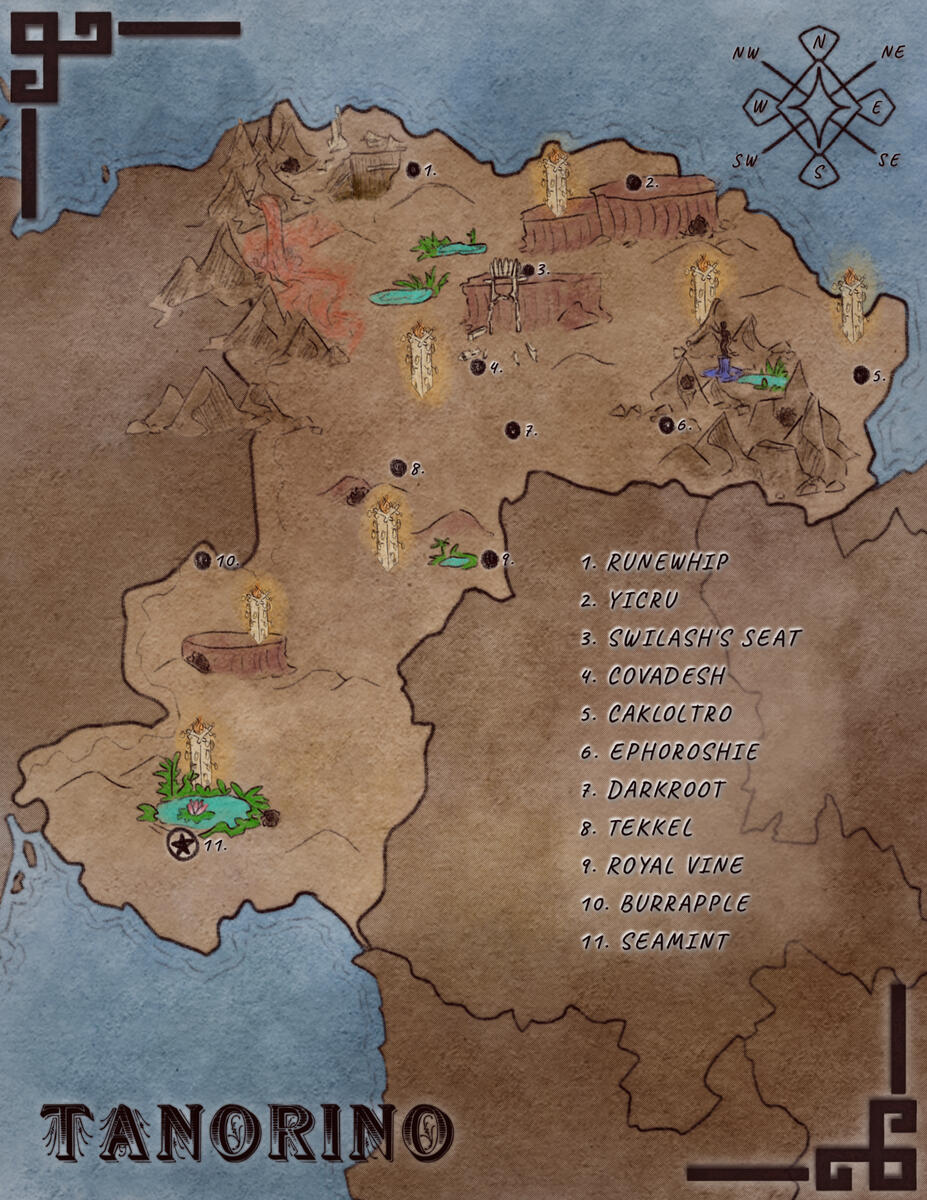Image resolution: width=927 pixels, height=1200 pixels.
Task: Choose the Covadesh legend entry
Action: click(666, 676)
